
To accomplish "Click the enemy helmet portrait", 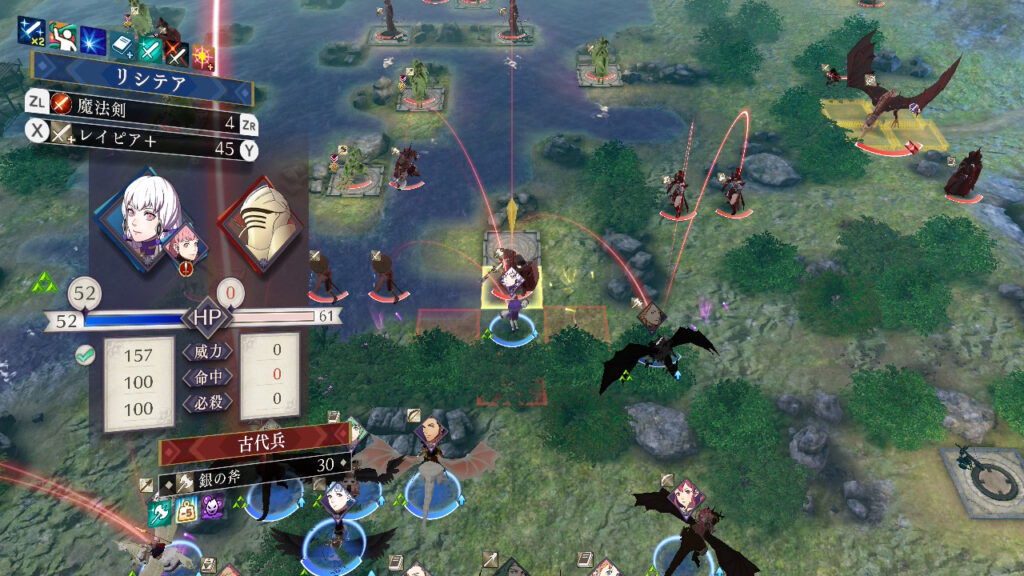I will pyautogui.click(x=259, y=224).
